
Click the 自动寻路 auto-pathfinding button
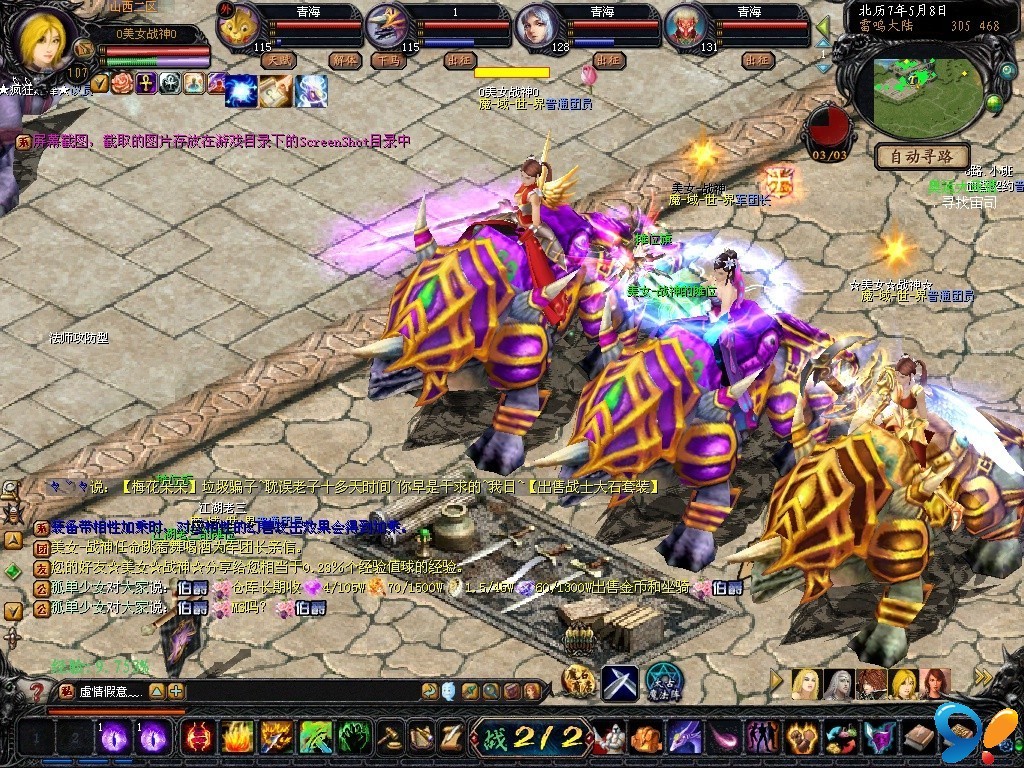pyautogui.click(x=922, y=156)
